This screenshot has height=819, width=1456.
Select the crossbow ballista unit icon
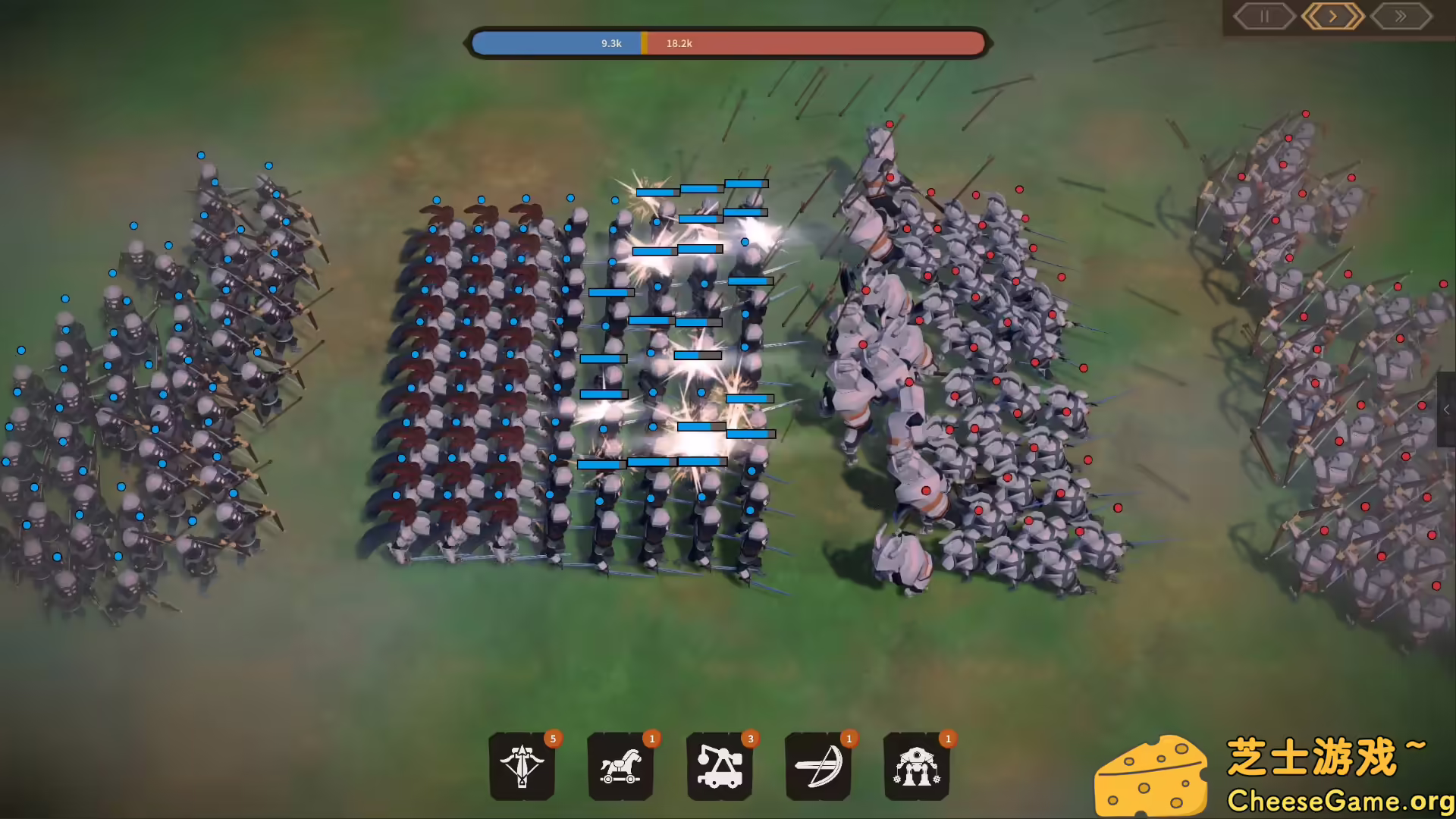tap(523, 768)
